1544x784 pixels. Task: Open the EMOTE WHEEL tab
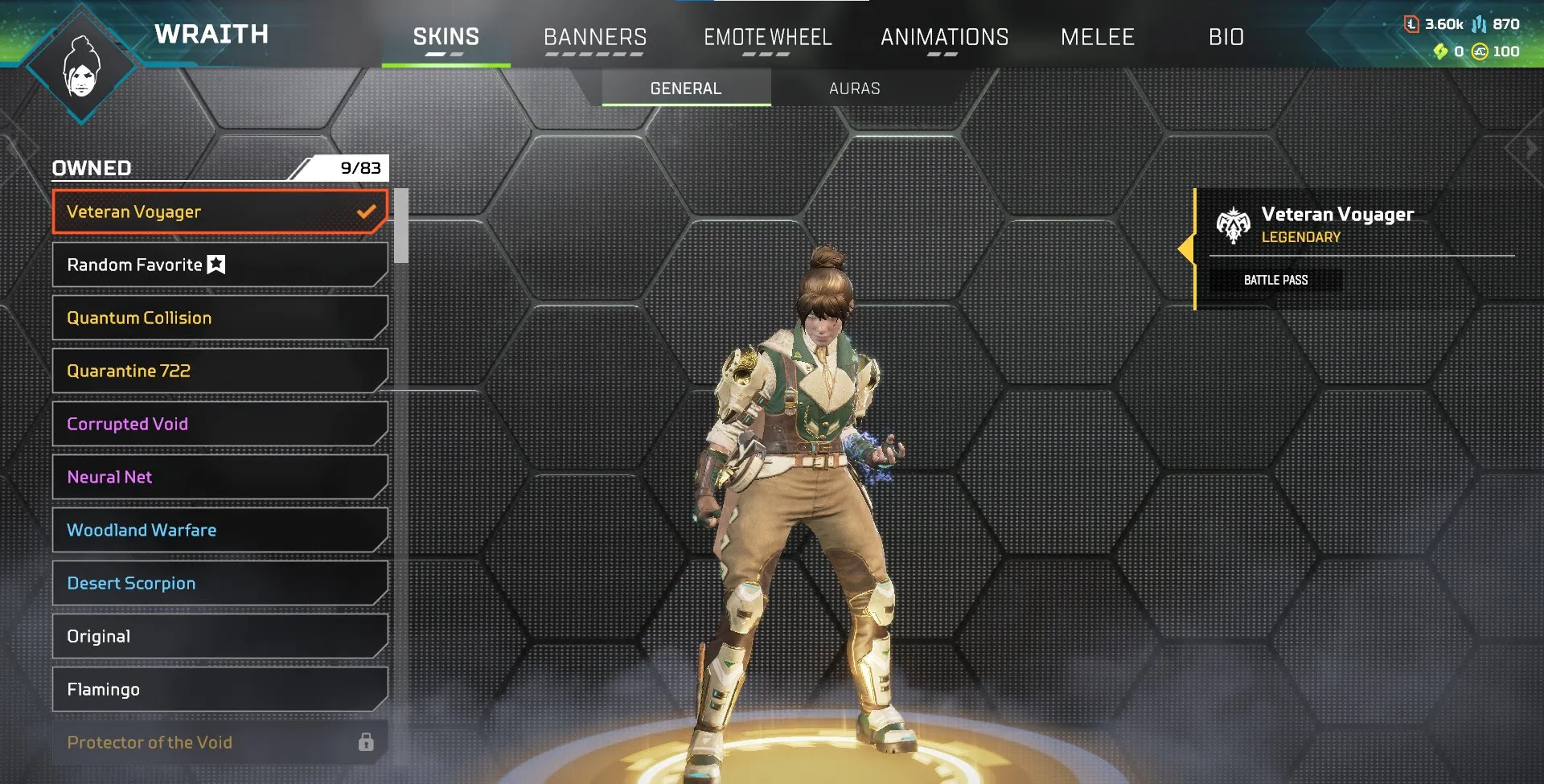[x=768, y=36]
